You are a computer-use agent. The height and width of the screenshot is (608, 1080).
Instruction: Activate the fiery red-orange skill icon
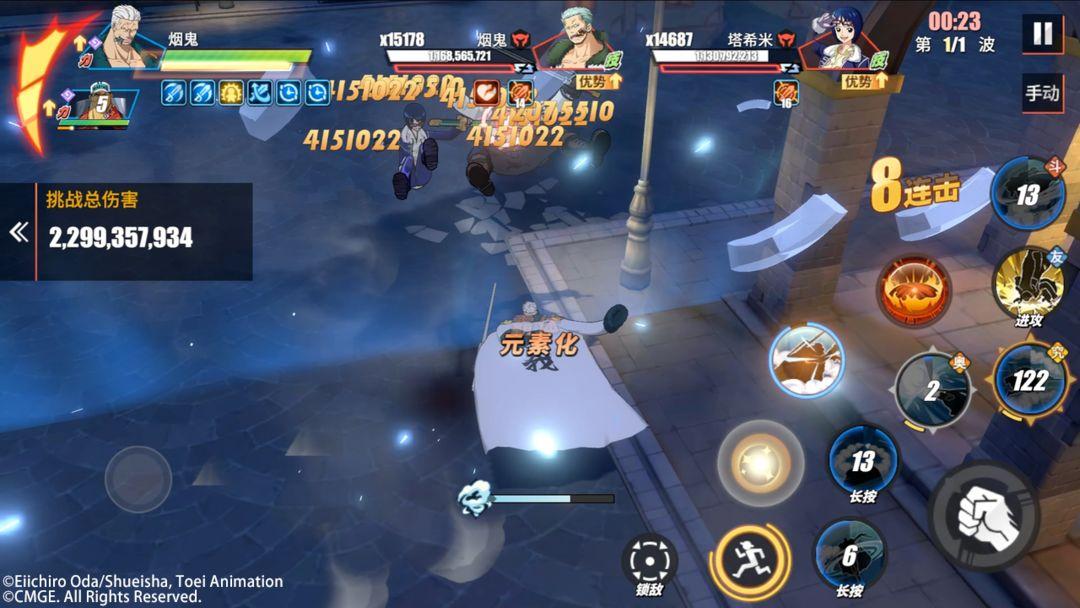point(913,291)
